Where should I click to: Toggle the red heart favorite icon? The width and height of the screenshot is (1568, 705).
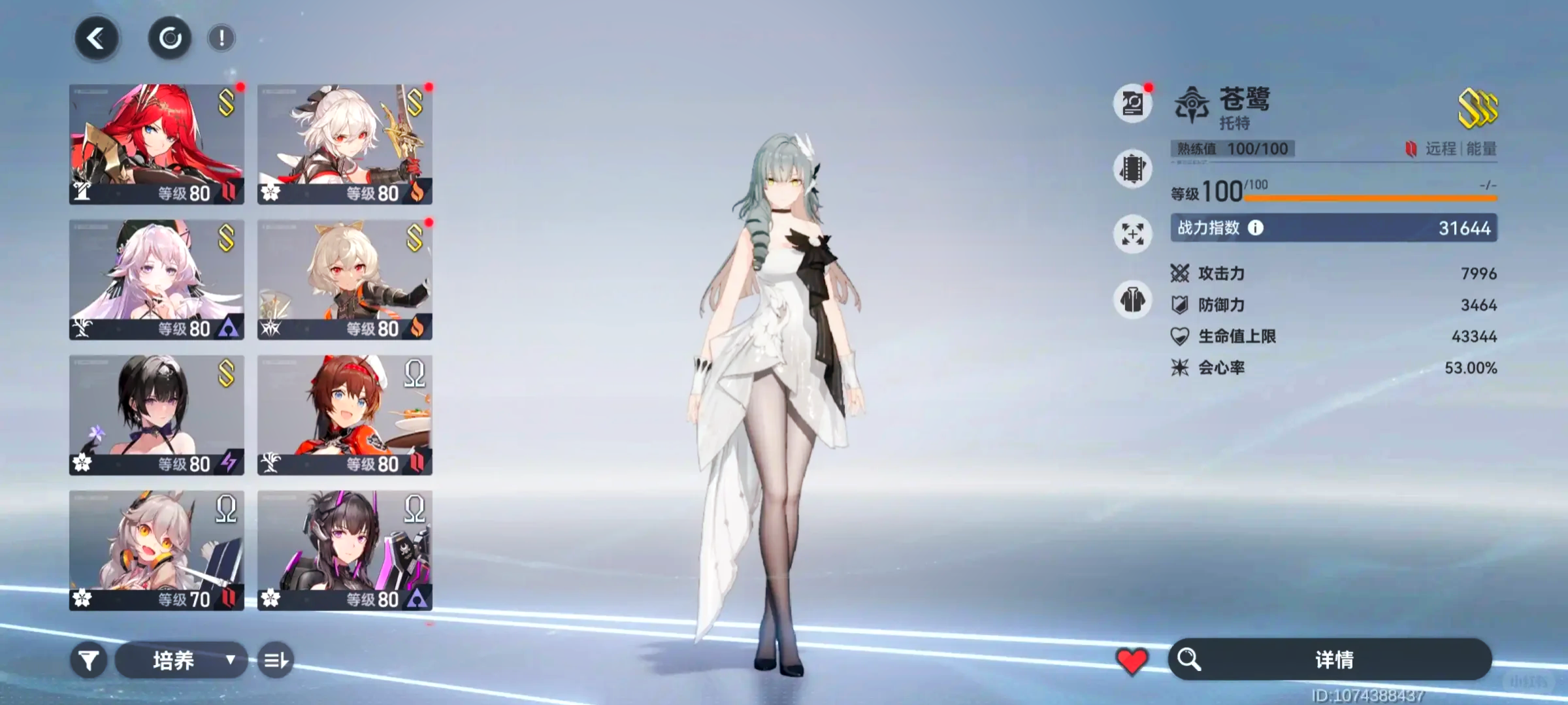(x=1132, y=661)
